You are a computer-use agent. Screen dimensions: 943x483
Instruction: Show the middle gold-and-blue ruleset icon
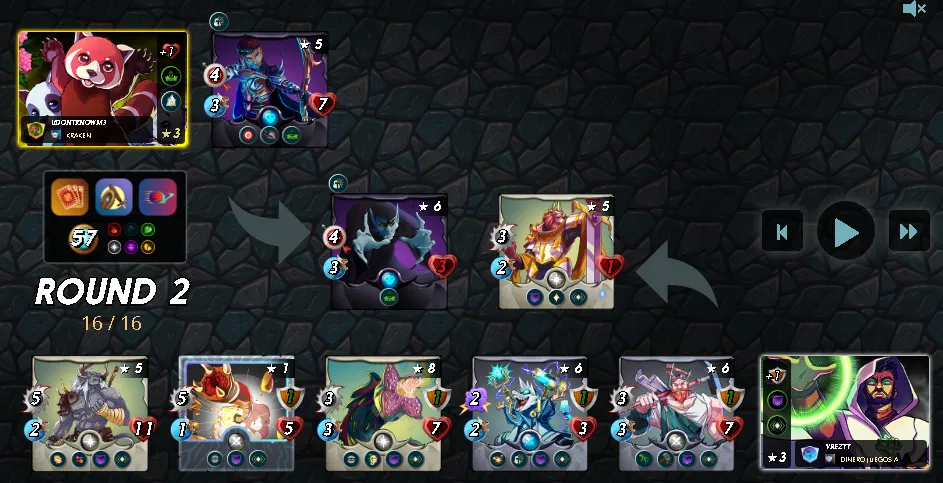(114, 197)
